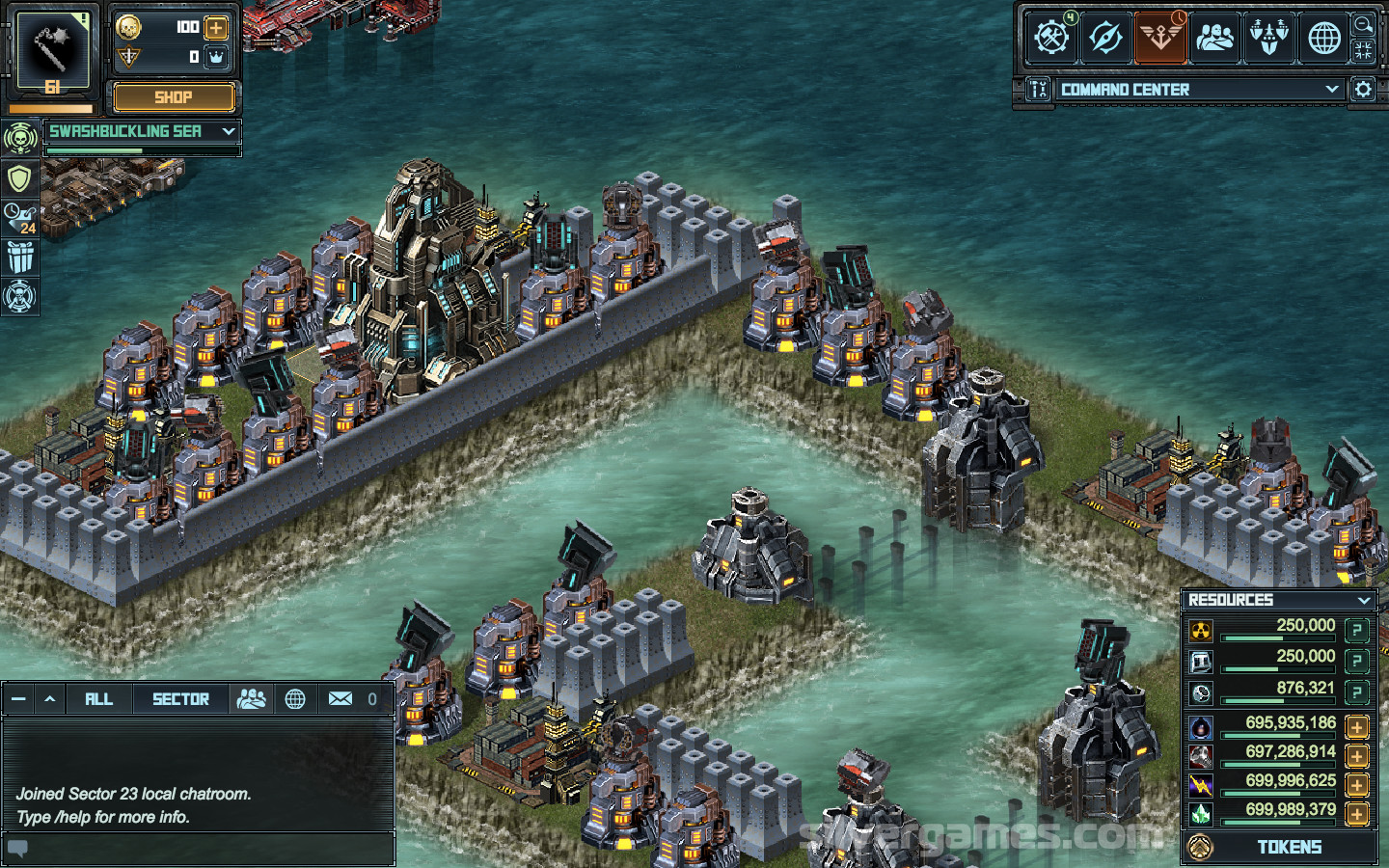Image resolution: width=1389 pixels, height=868 pixels.
Task: Zoom out with the magnifier button
Action: pos(1364,24)
